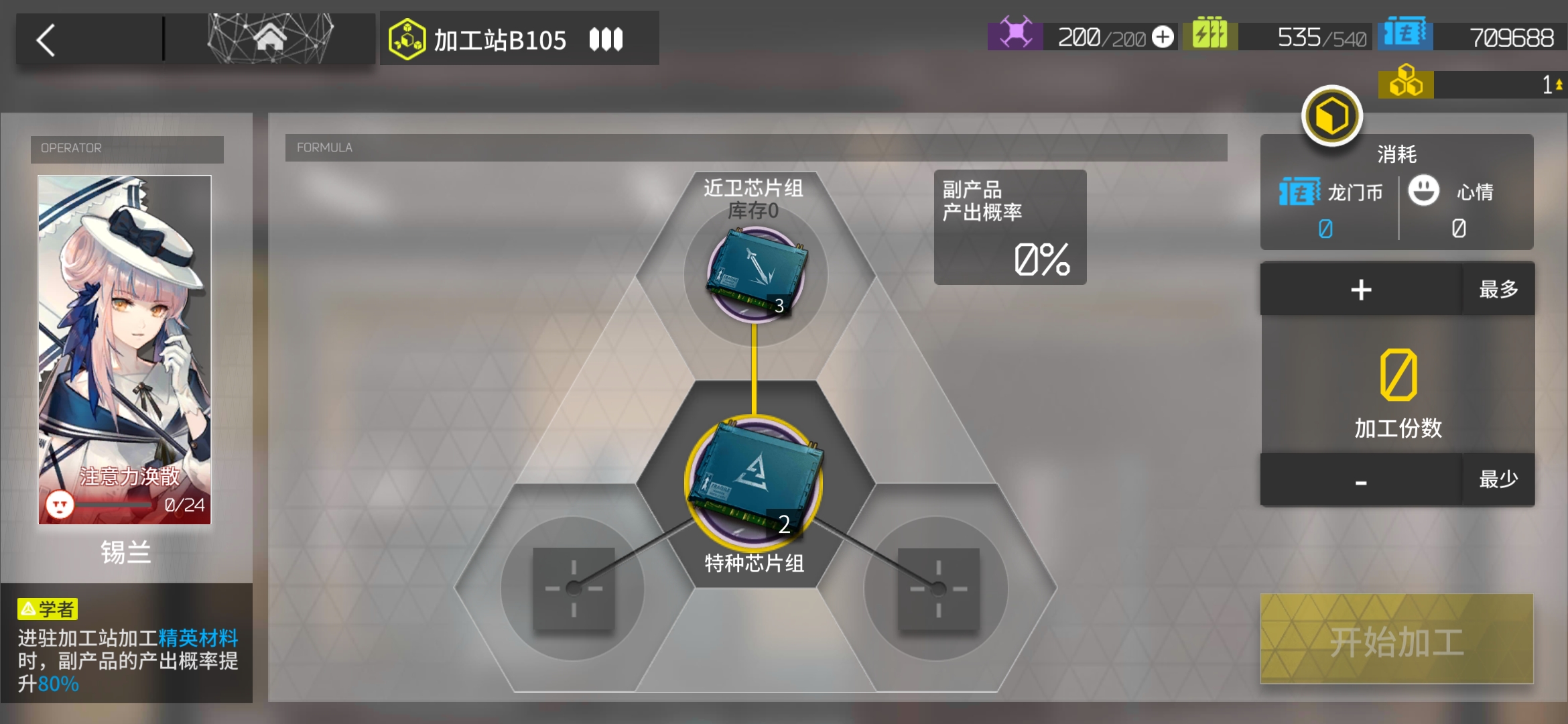Set crafting count to 最少

(x=1498, y=480)
